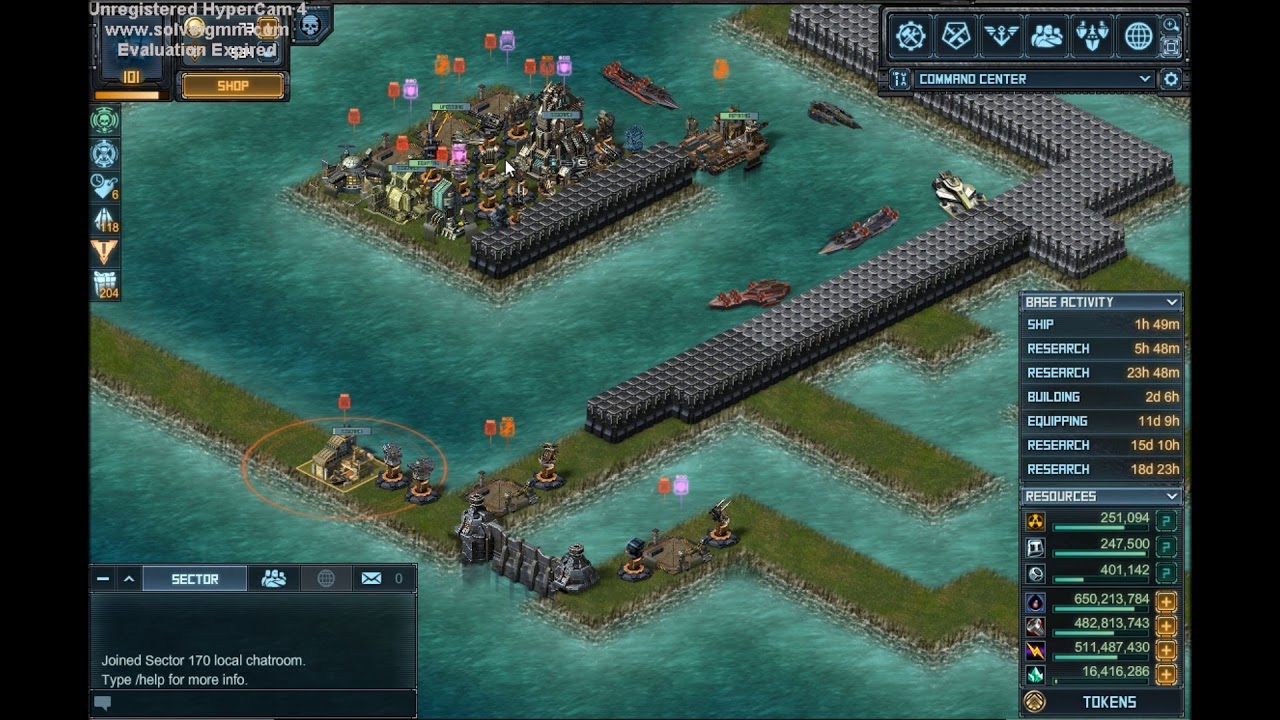Select the Building activity row
The width and height of the screenshot is (1280, 720).
[x=1102, y=397]
